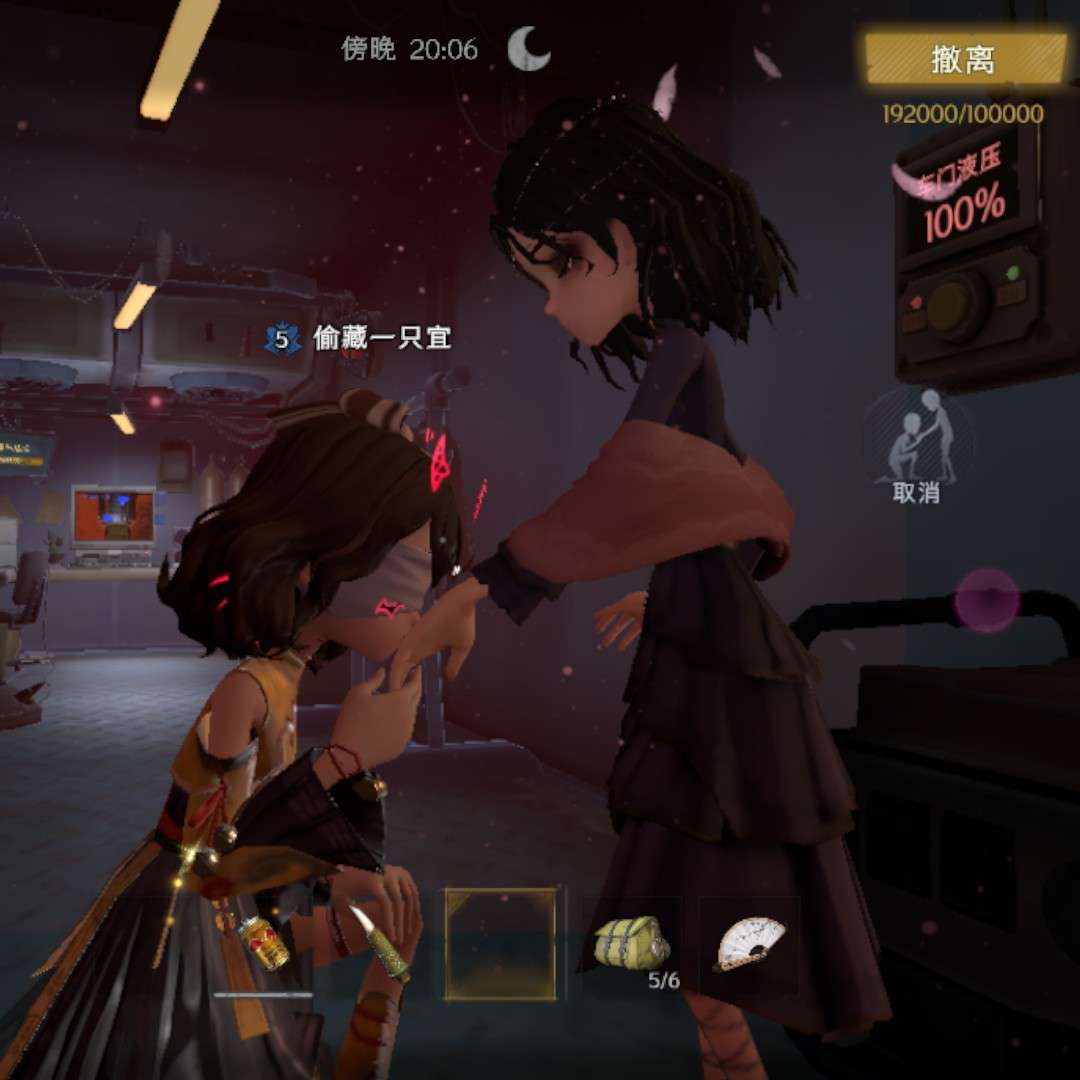Use the yellow canned drink item
This screenshot has width=1080, height=1080.
[x=263, y=944]
